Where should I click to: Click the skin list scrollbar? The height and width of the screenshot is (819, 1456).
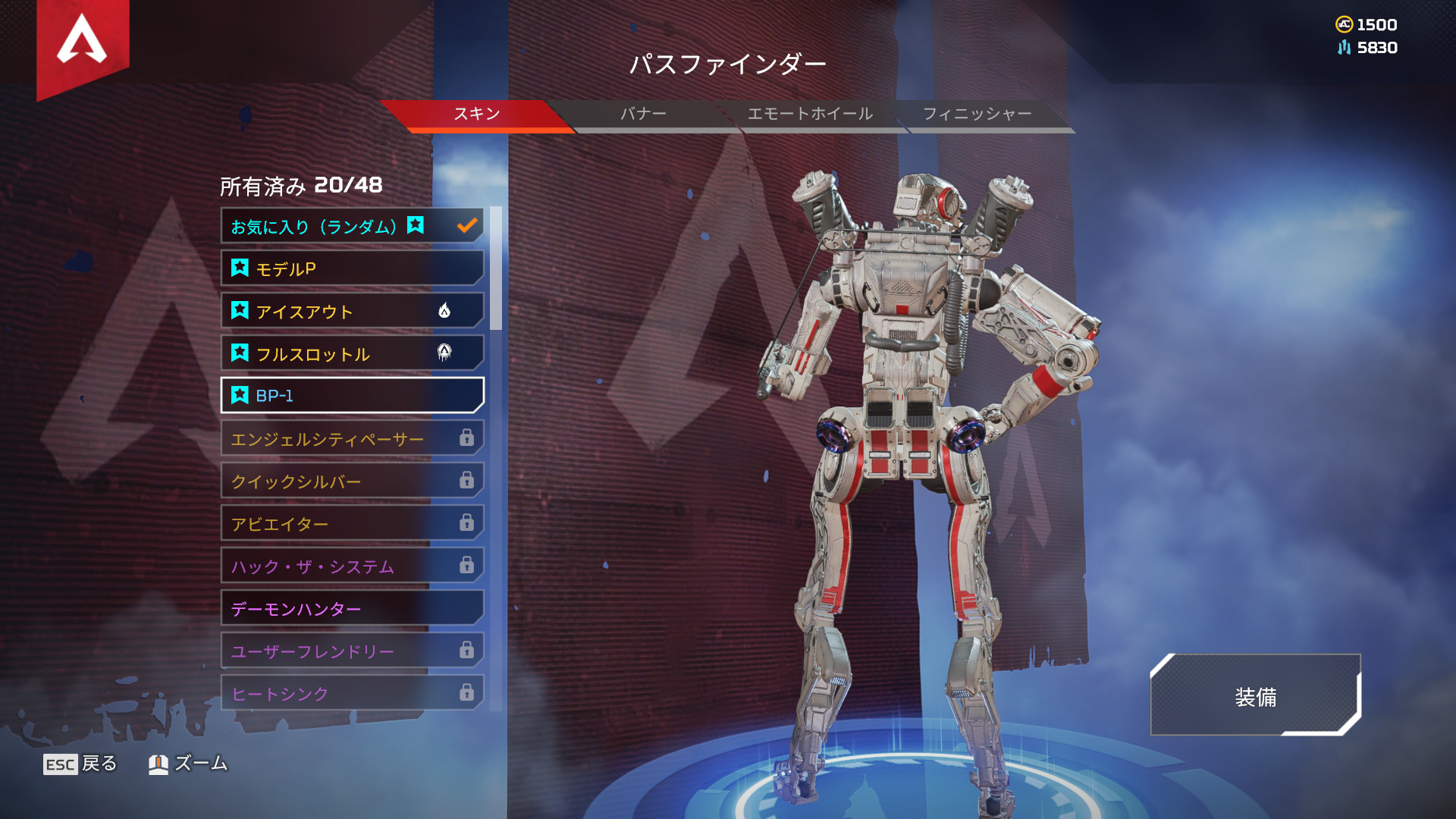(496, 268)
